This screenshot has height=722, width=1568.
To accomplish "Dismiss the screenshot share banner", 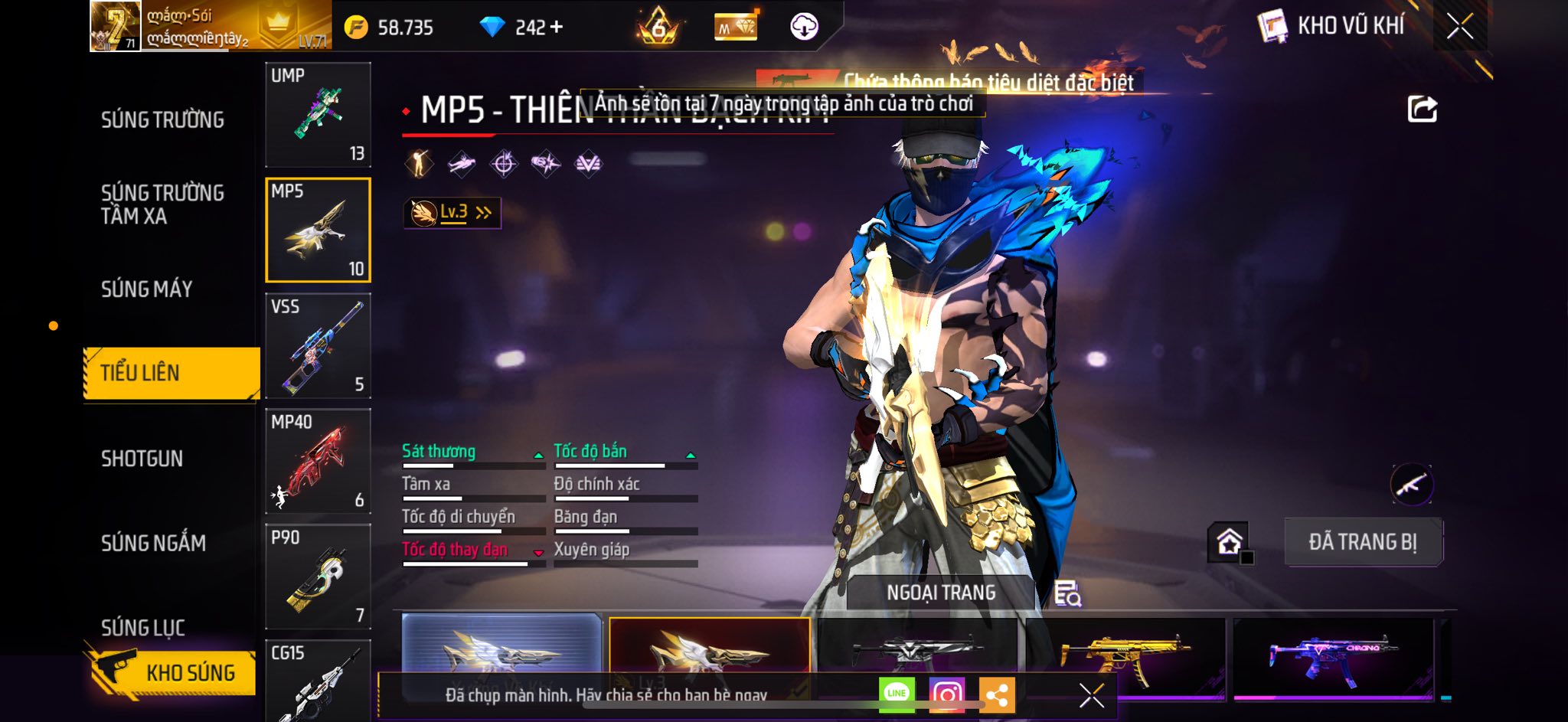I will point(1091,695).
